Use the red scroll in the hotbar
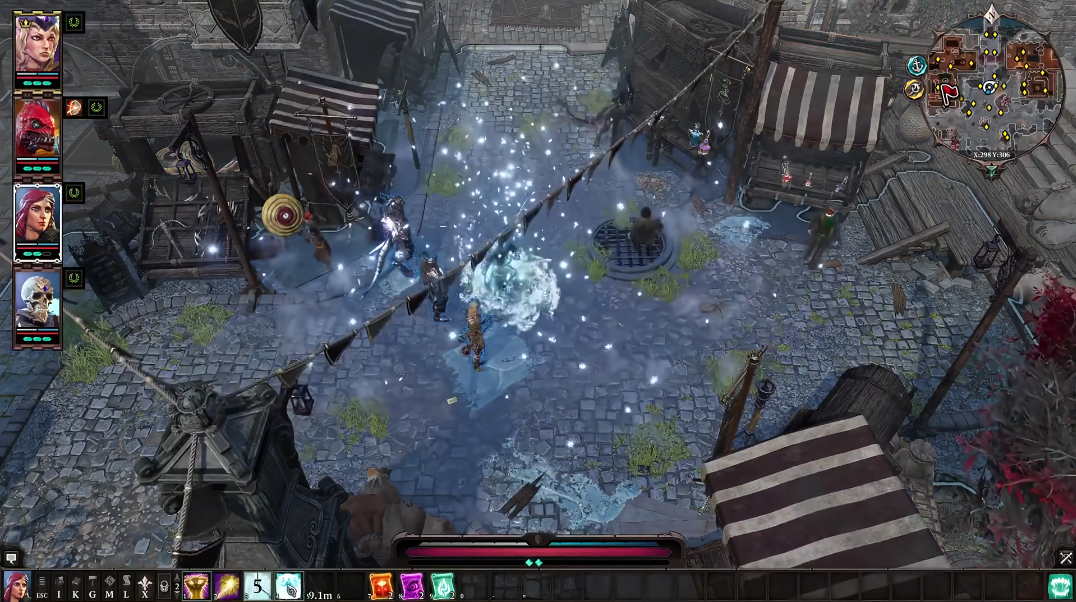Viewport: 1076px width, 602px height. coord(382,586)
